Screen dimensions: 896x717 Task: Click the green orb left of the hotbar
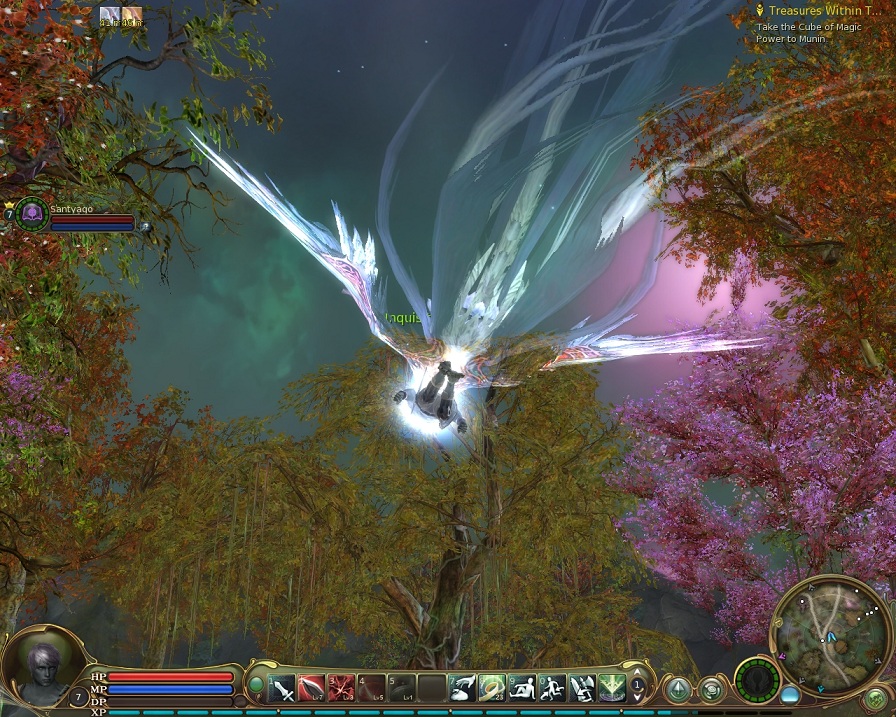(256, 686)
